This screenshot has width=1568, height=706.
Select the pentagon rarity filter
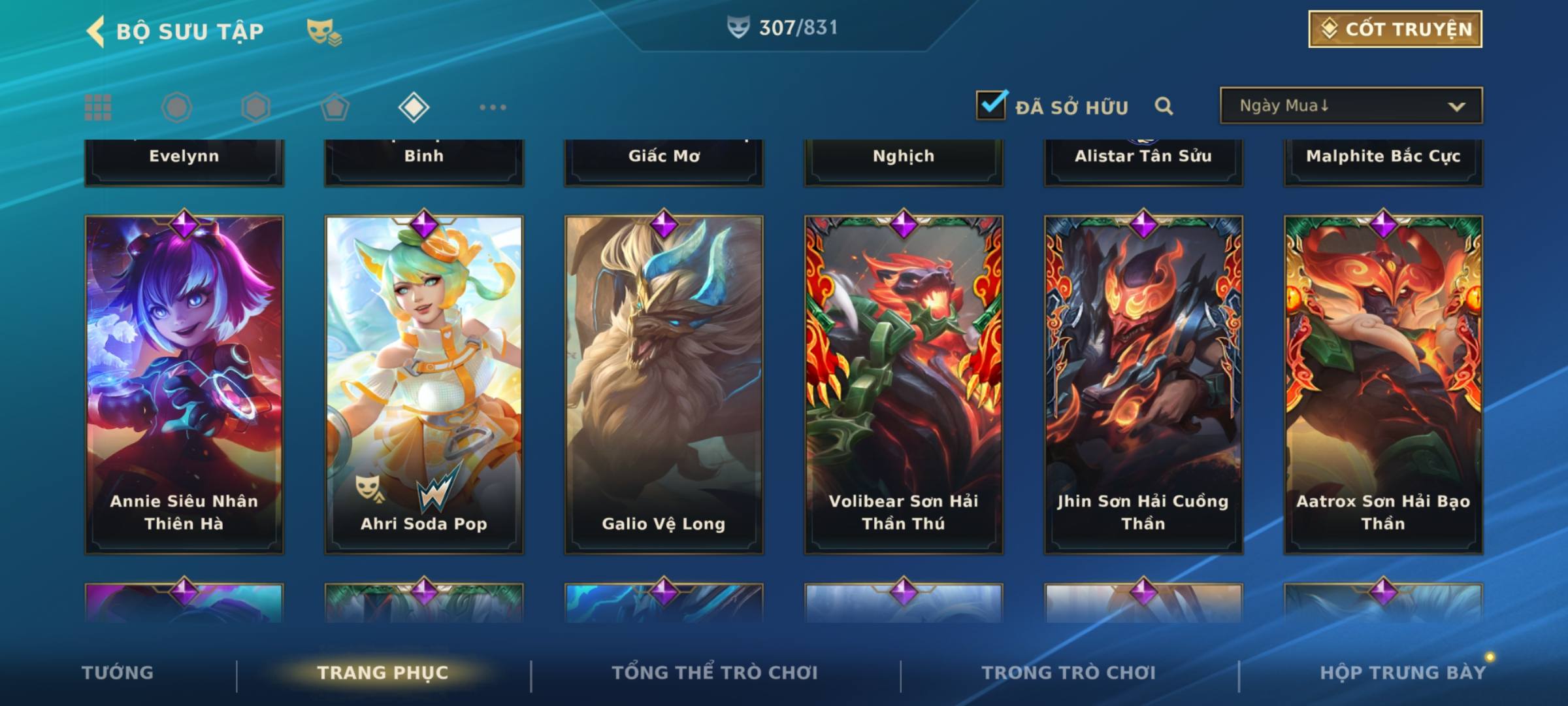click(x=335, y=107)
